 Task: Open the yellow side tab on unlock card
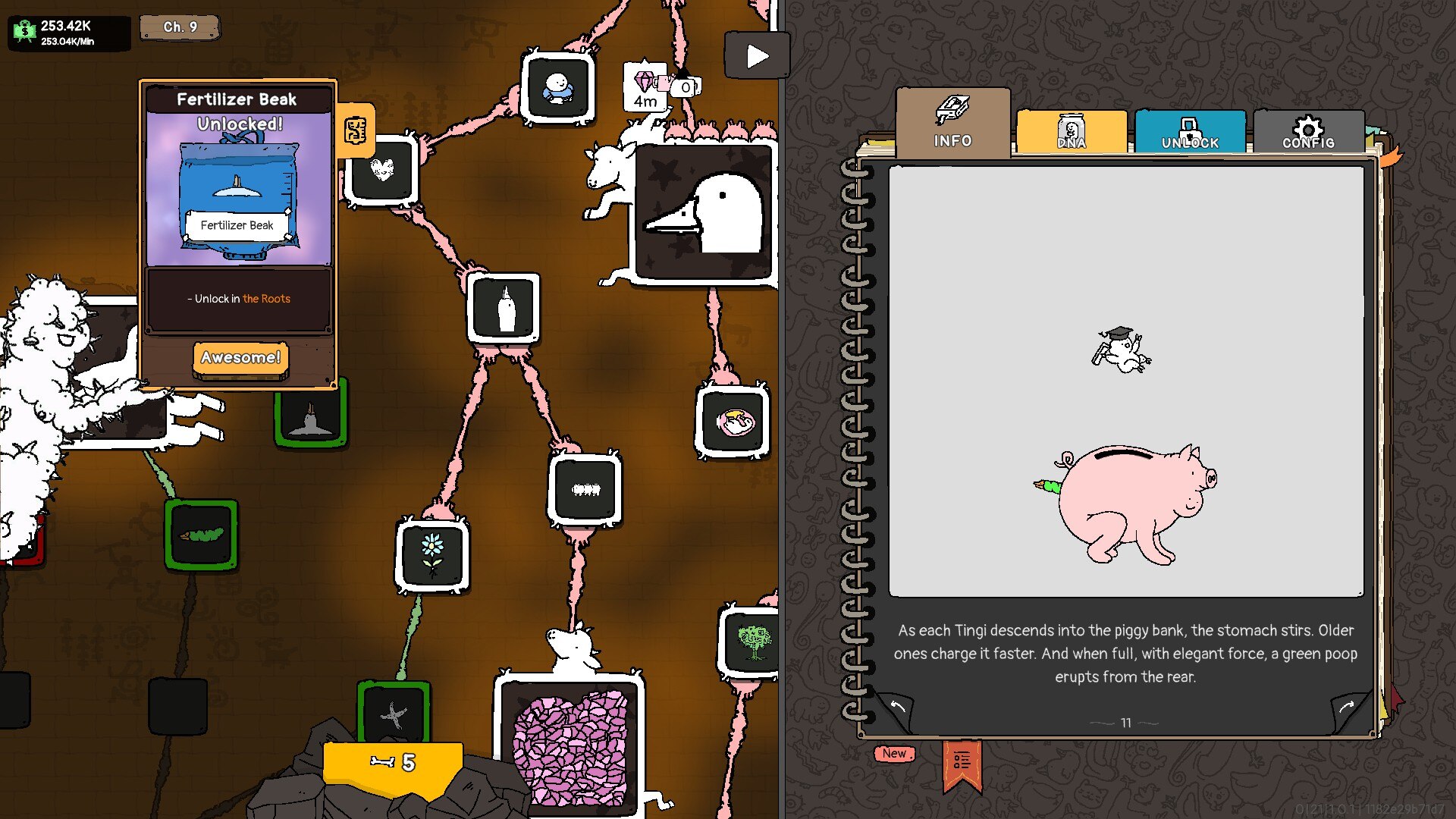click(356, 130)
